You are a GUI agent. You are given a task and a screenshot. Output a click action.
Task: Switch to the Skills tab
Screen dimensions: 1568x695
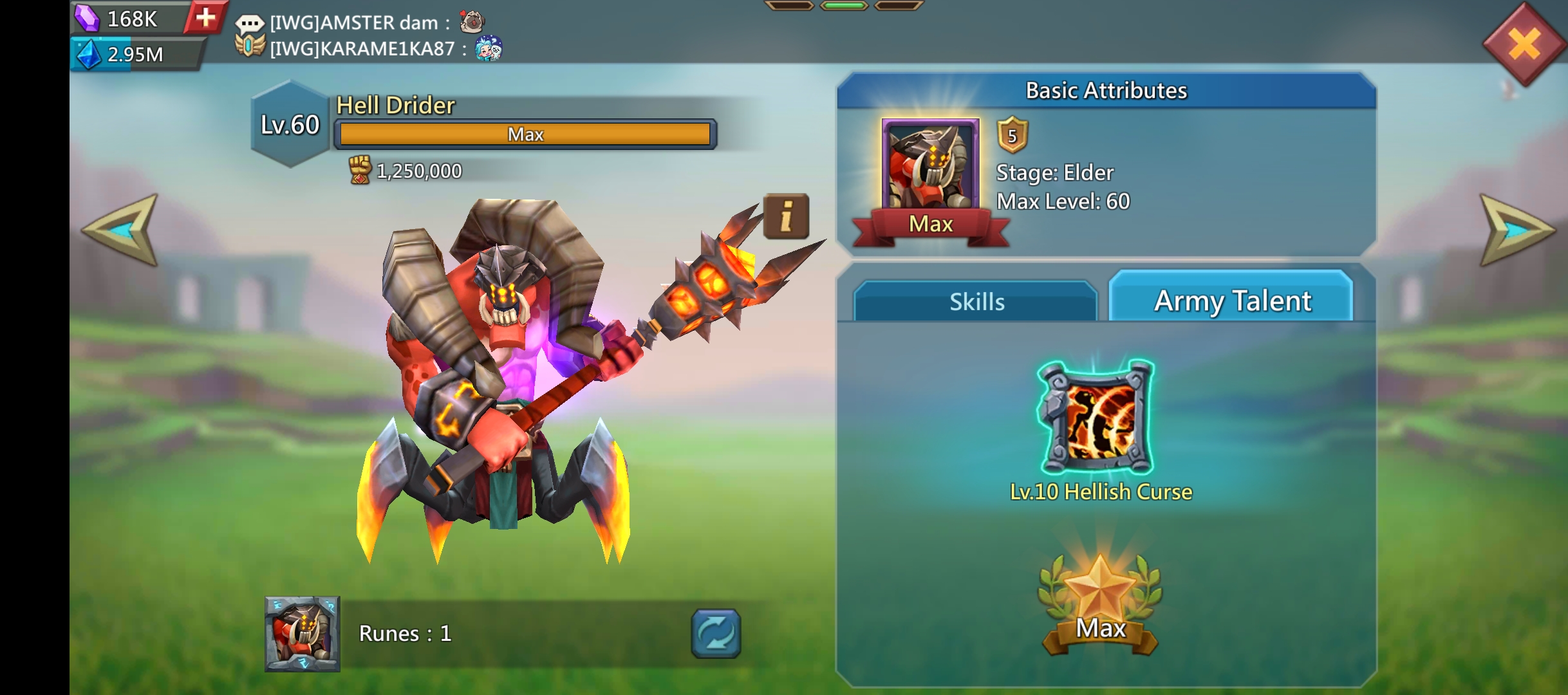point(976,301)
